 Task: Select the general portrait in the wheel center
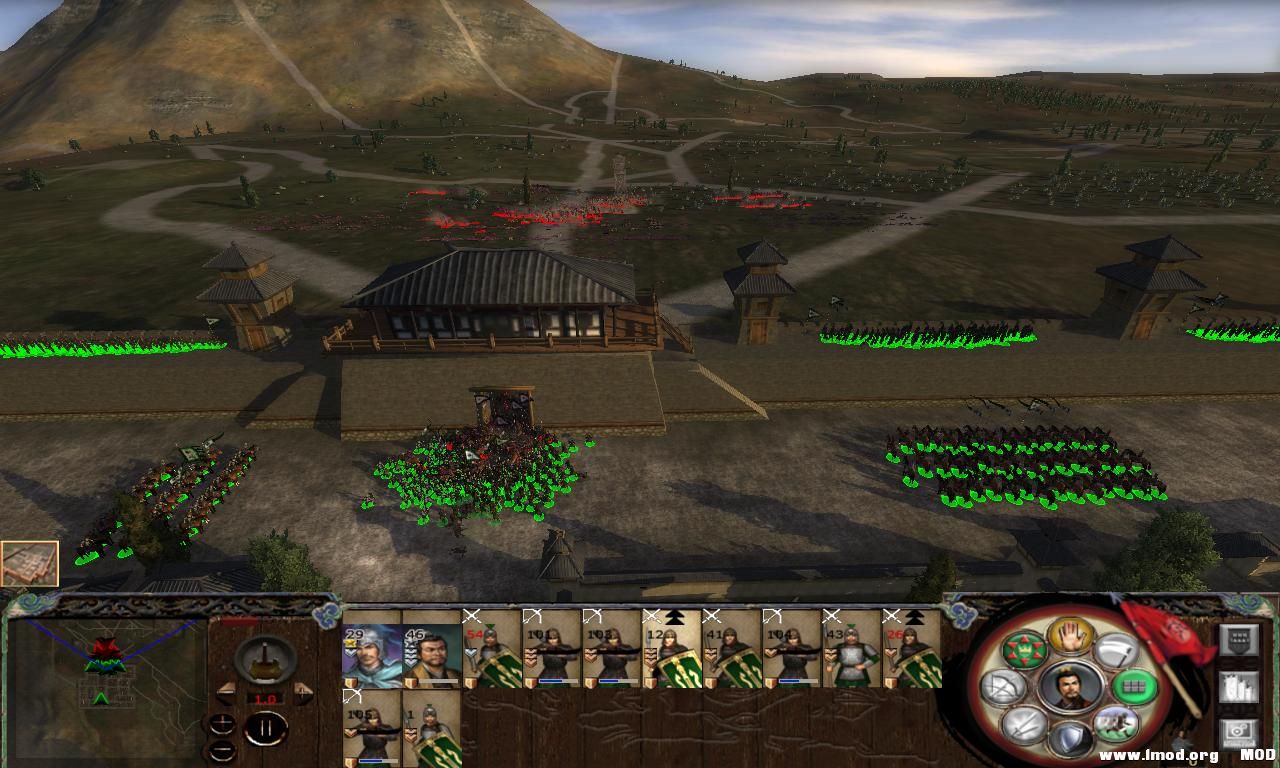click(1069, 688)
